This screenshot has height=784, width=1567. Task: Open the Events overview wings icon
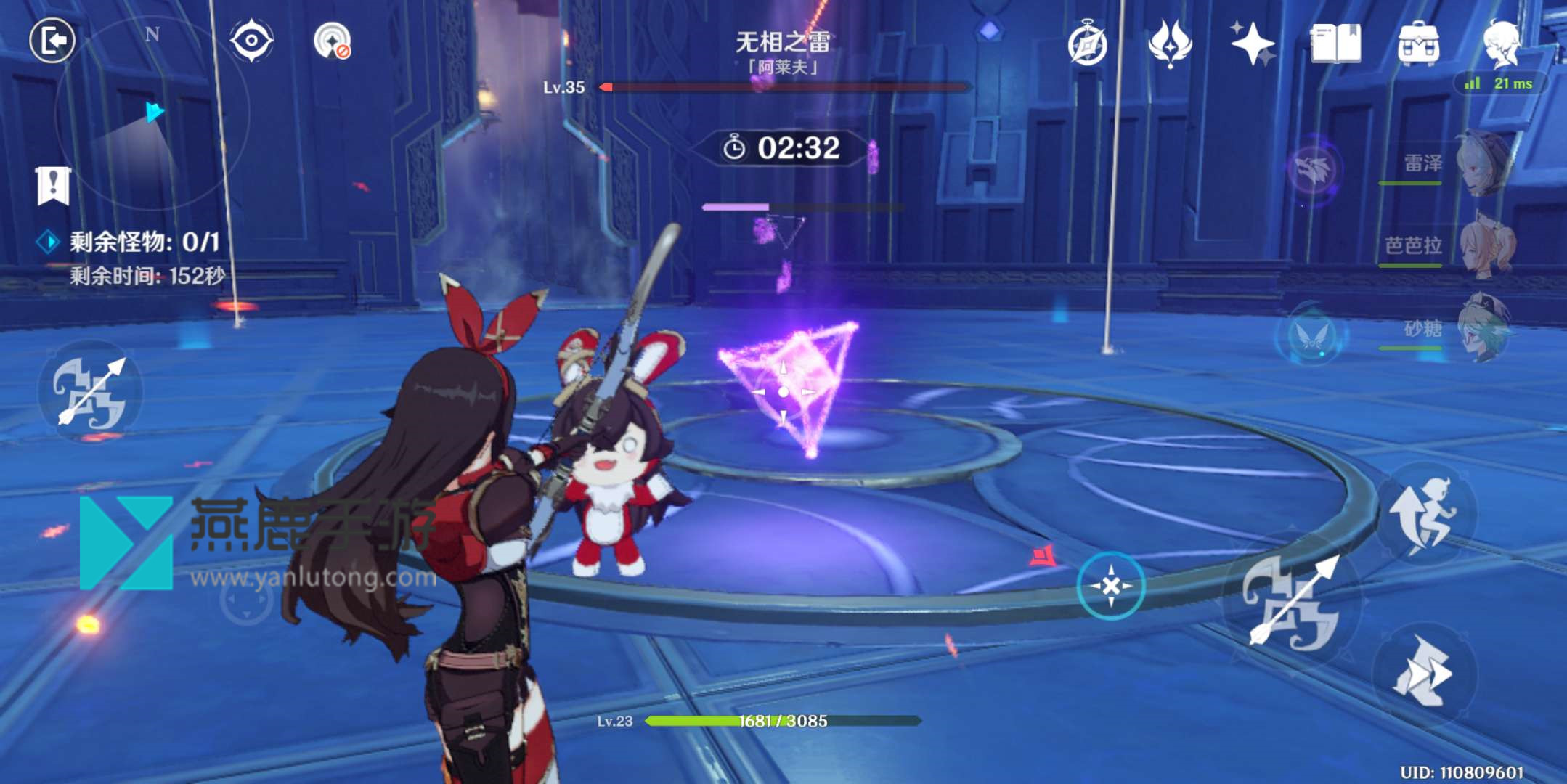(x=1170, y=45)
